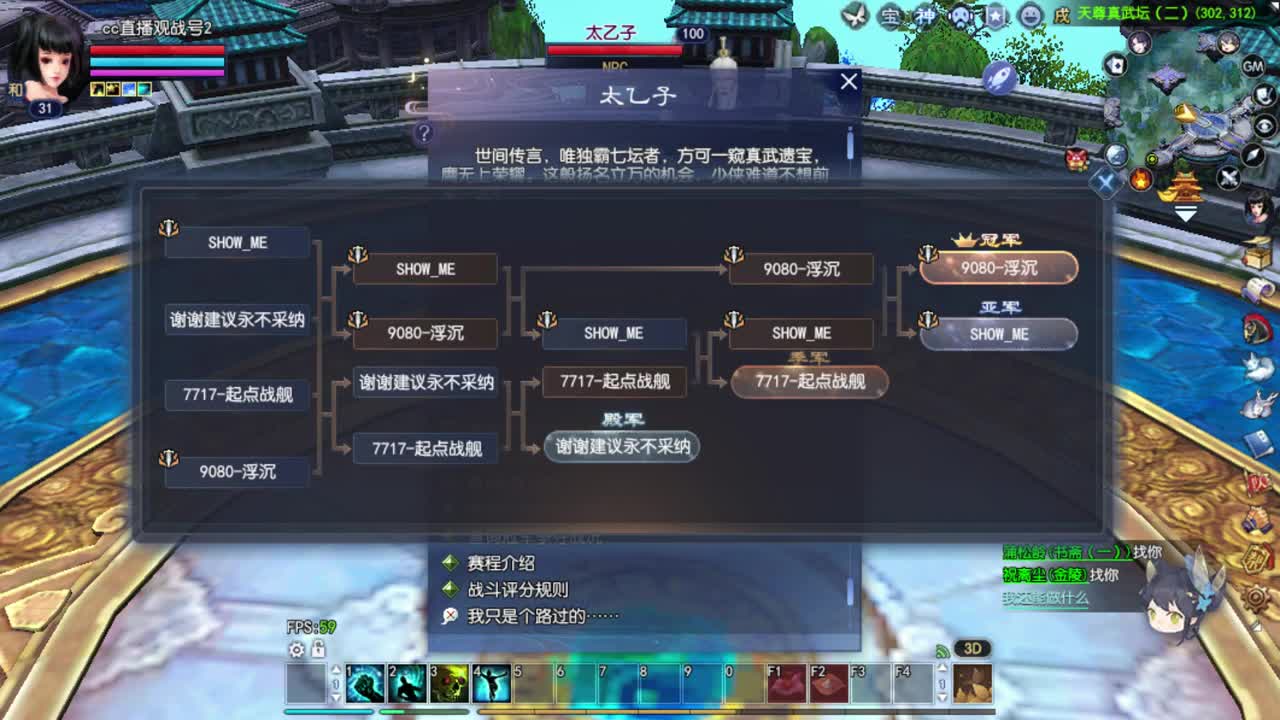
Task: Click champion 9080-浮沉 in the tournament bracket
Action: click(1000, 268)
